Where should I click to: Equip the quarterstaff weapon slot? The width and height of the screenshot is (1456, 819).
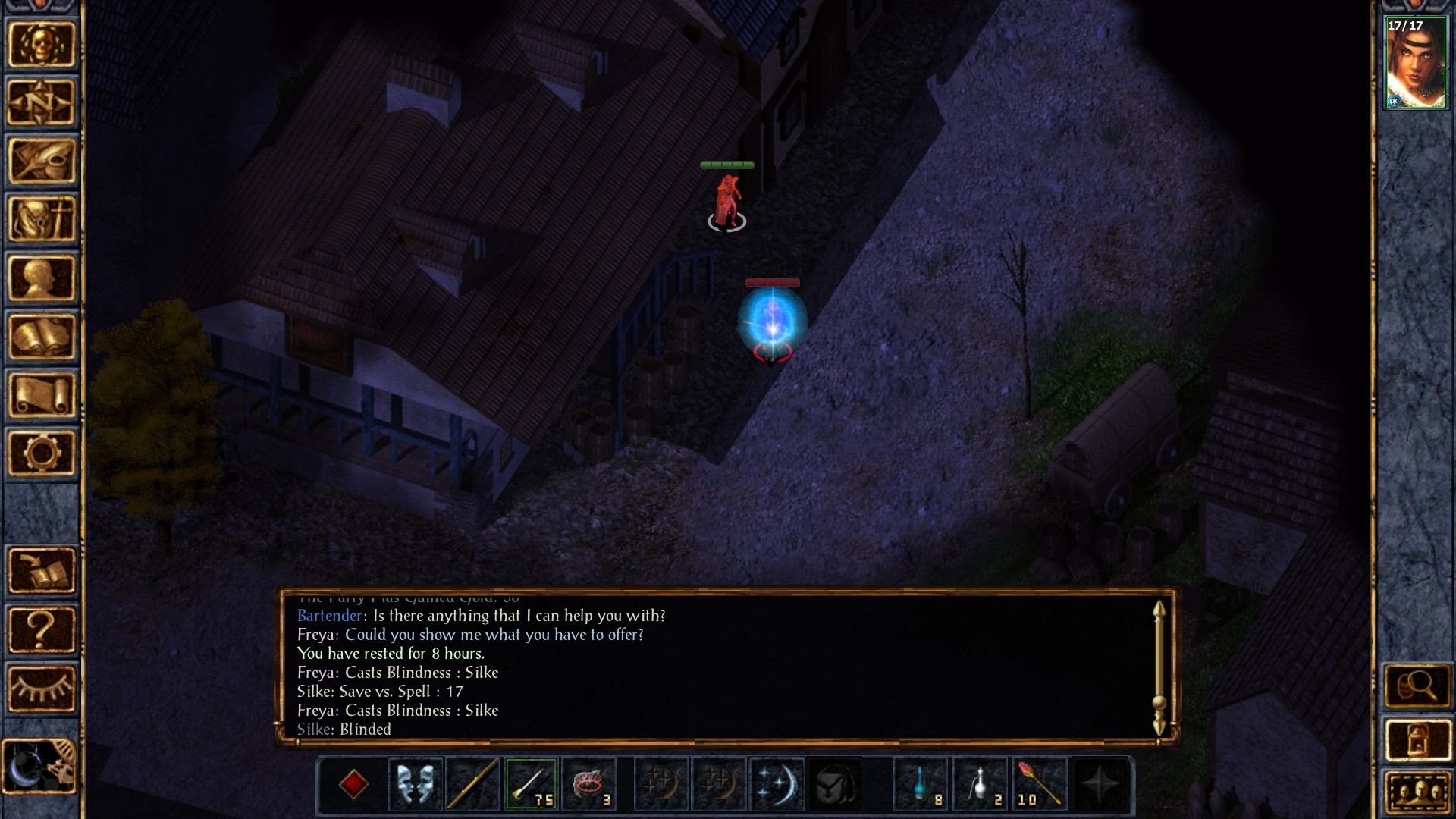(x=472, y=784)
